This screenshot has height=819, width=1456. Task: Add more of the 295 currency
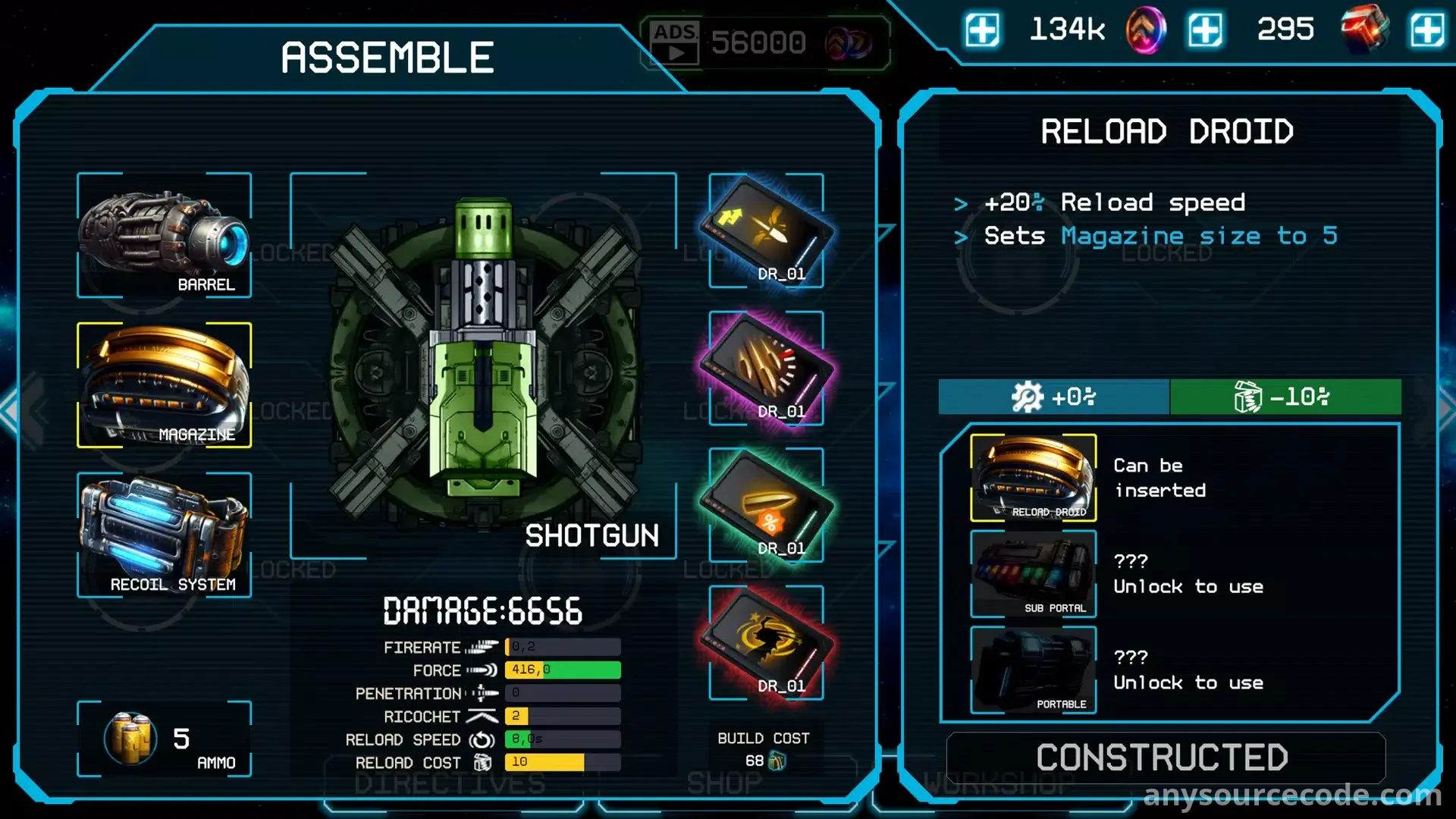coord(1205,31)
